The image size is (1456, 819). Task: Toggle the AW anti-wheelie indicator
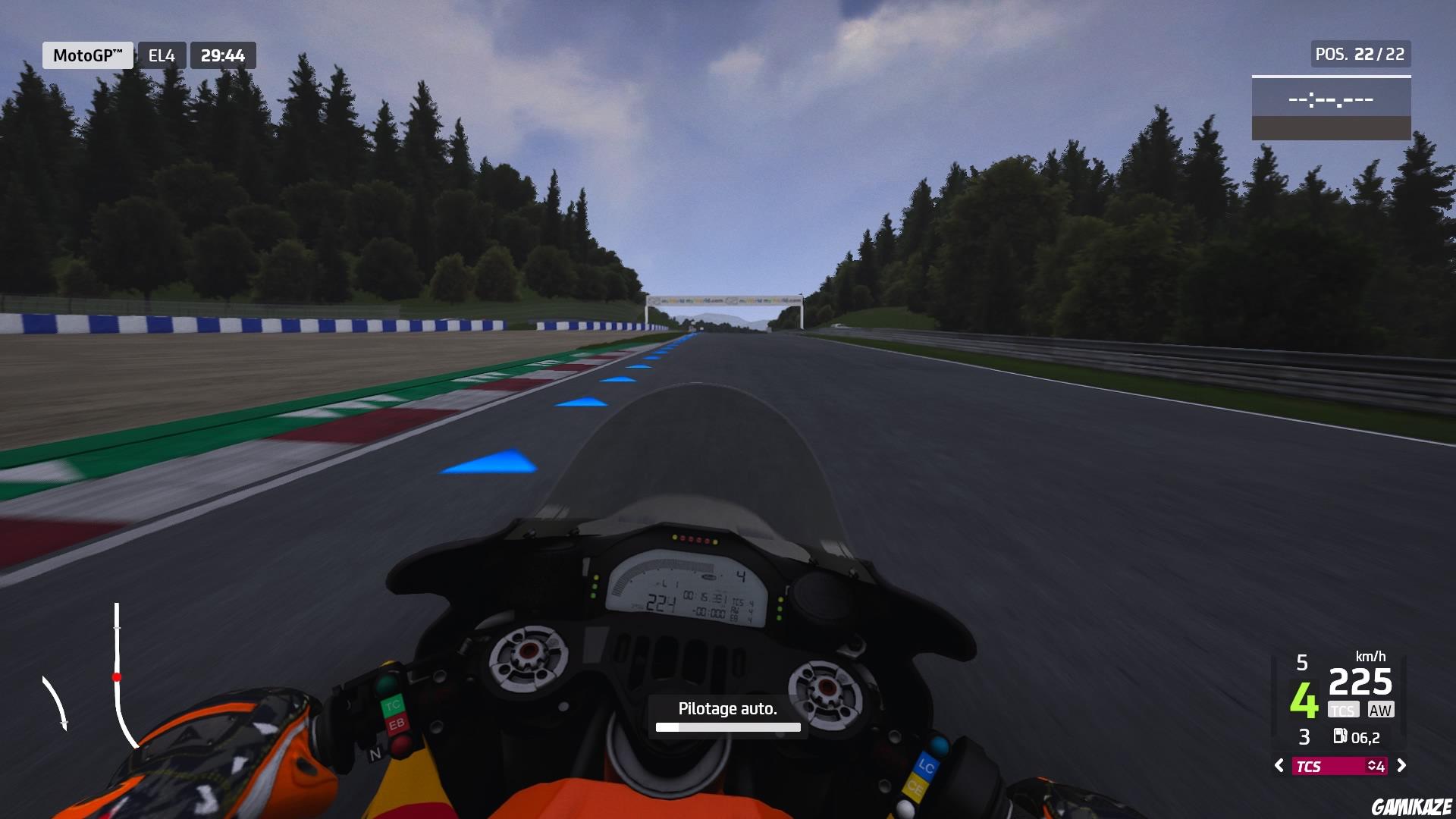tap(1382, 711)
